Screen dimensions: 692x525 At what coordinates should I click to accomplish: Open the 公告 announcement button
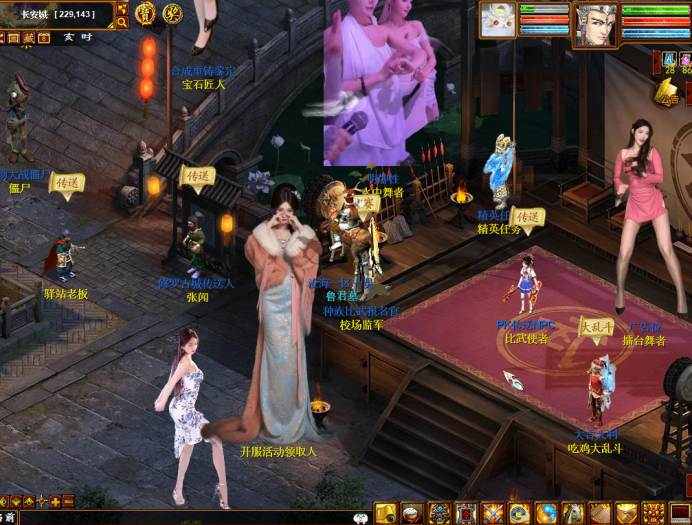coord(668,93)
